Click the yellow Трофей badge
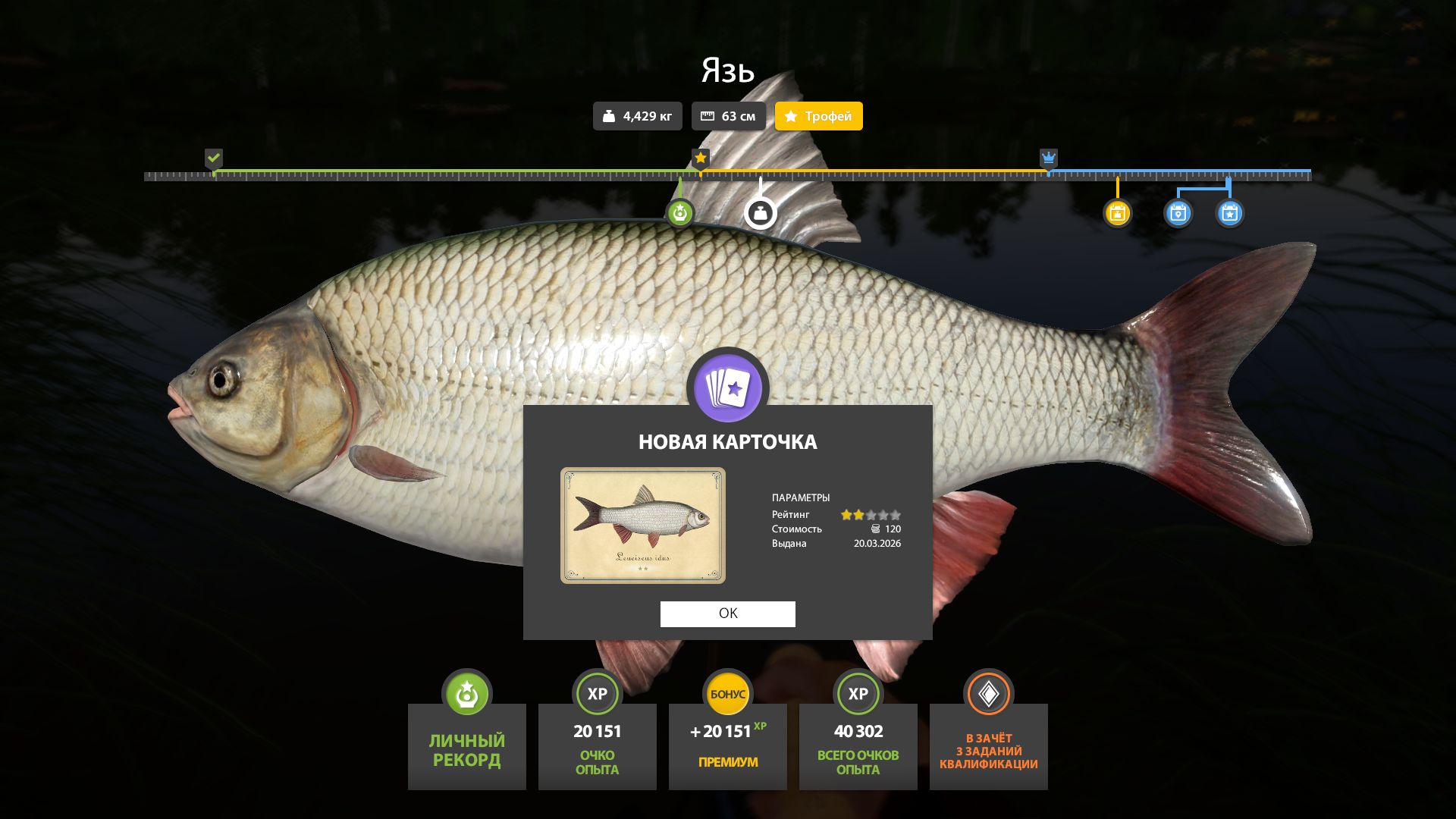 [x=818, y=116]
